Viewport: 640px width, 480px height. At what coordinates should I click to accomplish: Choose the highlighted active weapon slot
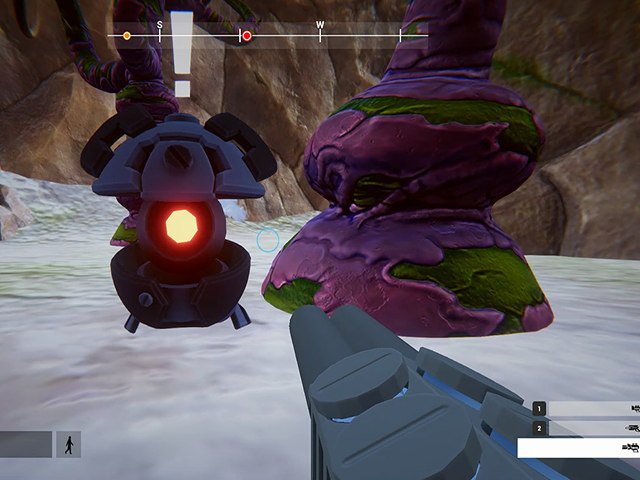(578, 447)
